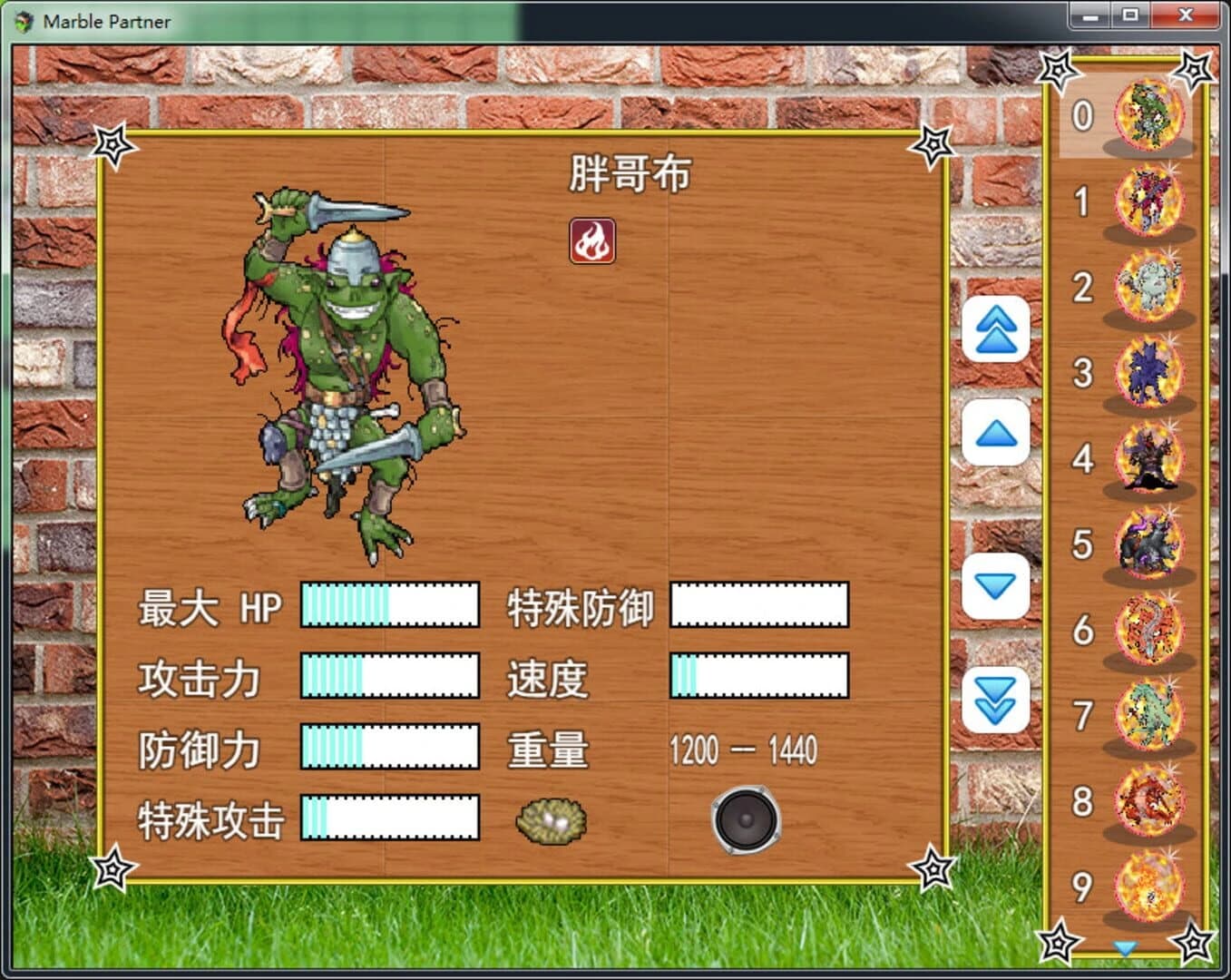Screen dimensions: 1231x980
Task: Select the white creature at slot 2
Action: click(x=1148, y=284)
